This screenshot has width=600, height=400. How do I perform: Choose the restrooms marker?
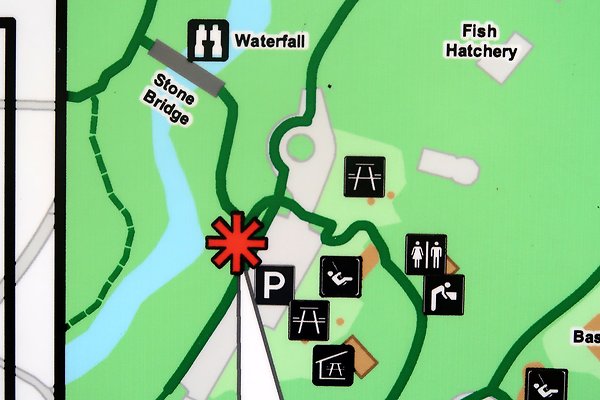tap(426, 254)
